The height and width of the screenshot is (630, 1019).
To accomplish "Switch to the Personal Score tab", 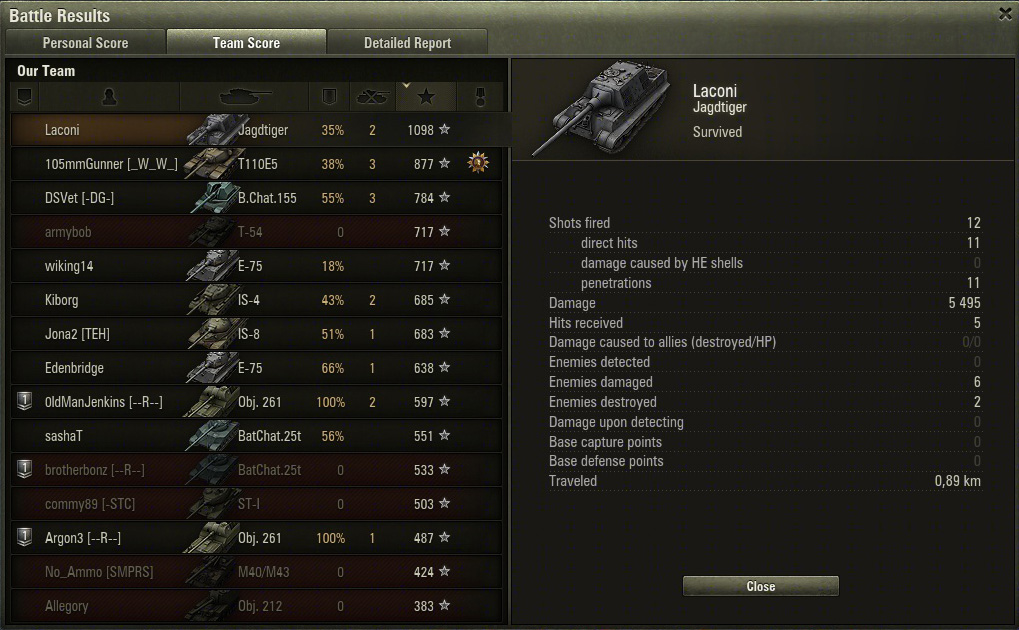I will click(85, 43).
